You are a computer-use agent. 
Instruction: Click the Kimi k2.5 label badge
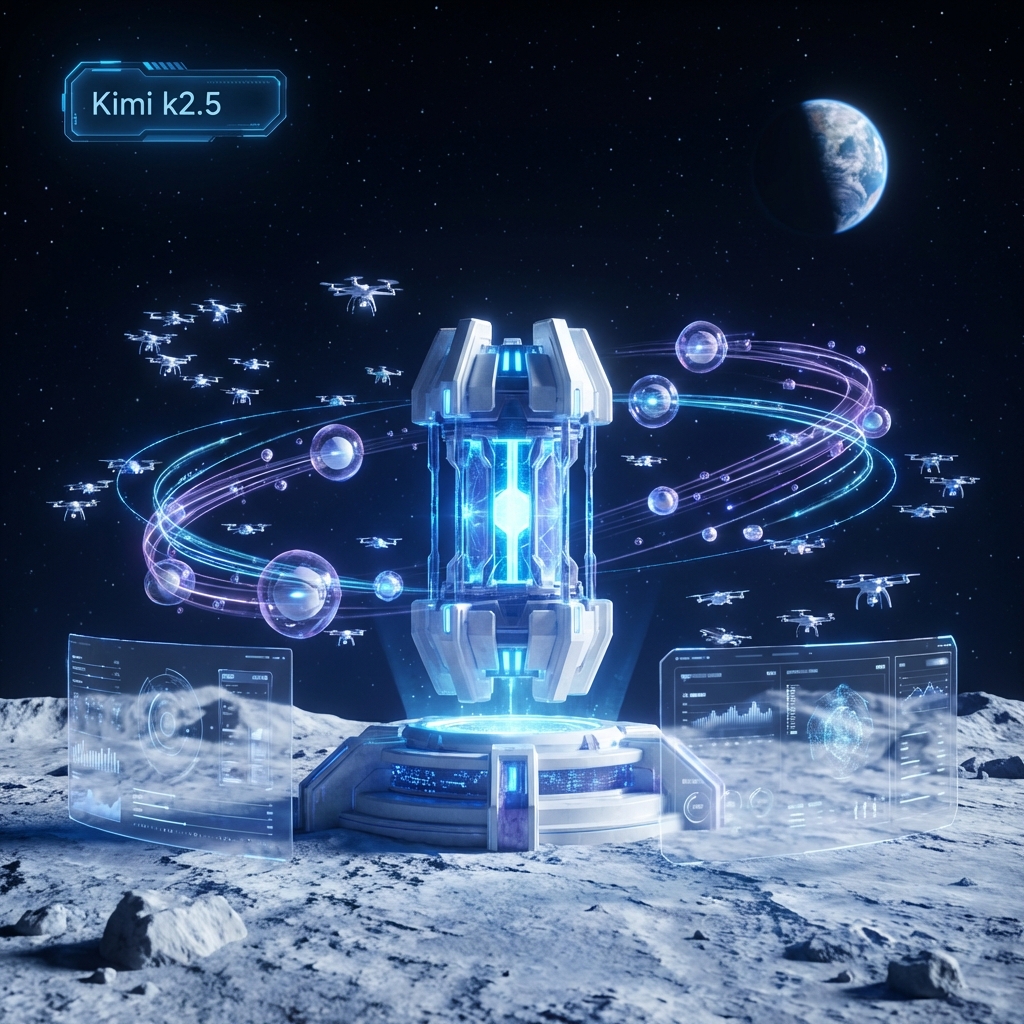pos(175,102)
